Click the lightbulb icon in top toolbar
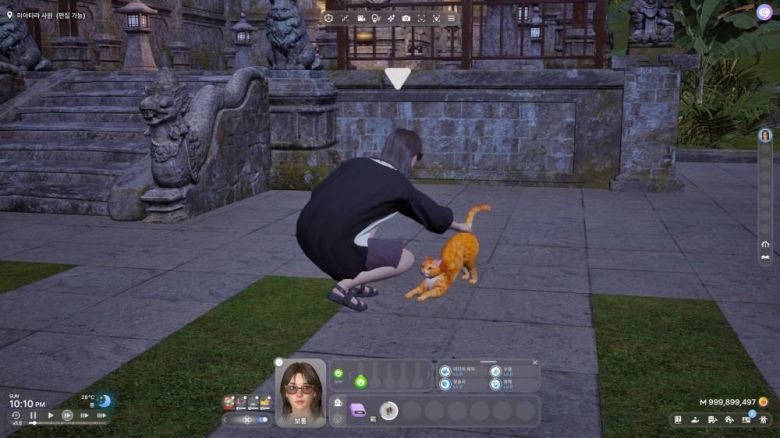The width and height of the screenshot is (780, 438). pos(376,18)
